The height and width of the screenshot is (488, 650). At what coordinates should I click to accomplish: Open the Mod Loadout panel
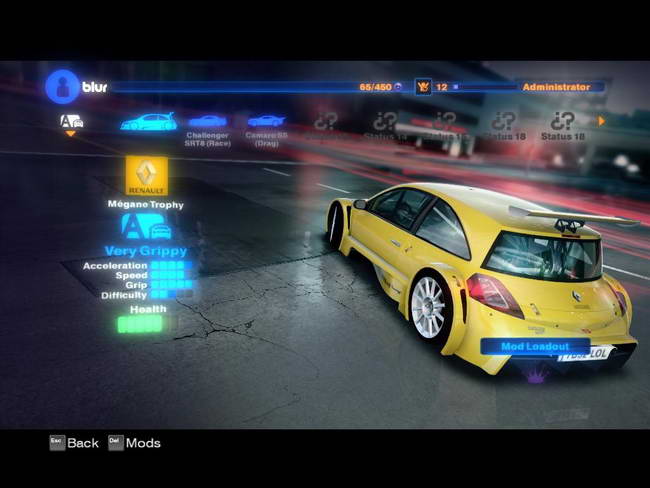(536, 347)
